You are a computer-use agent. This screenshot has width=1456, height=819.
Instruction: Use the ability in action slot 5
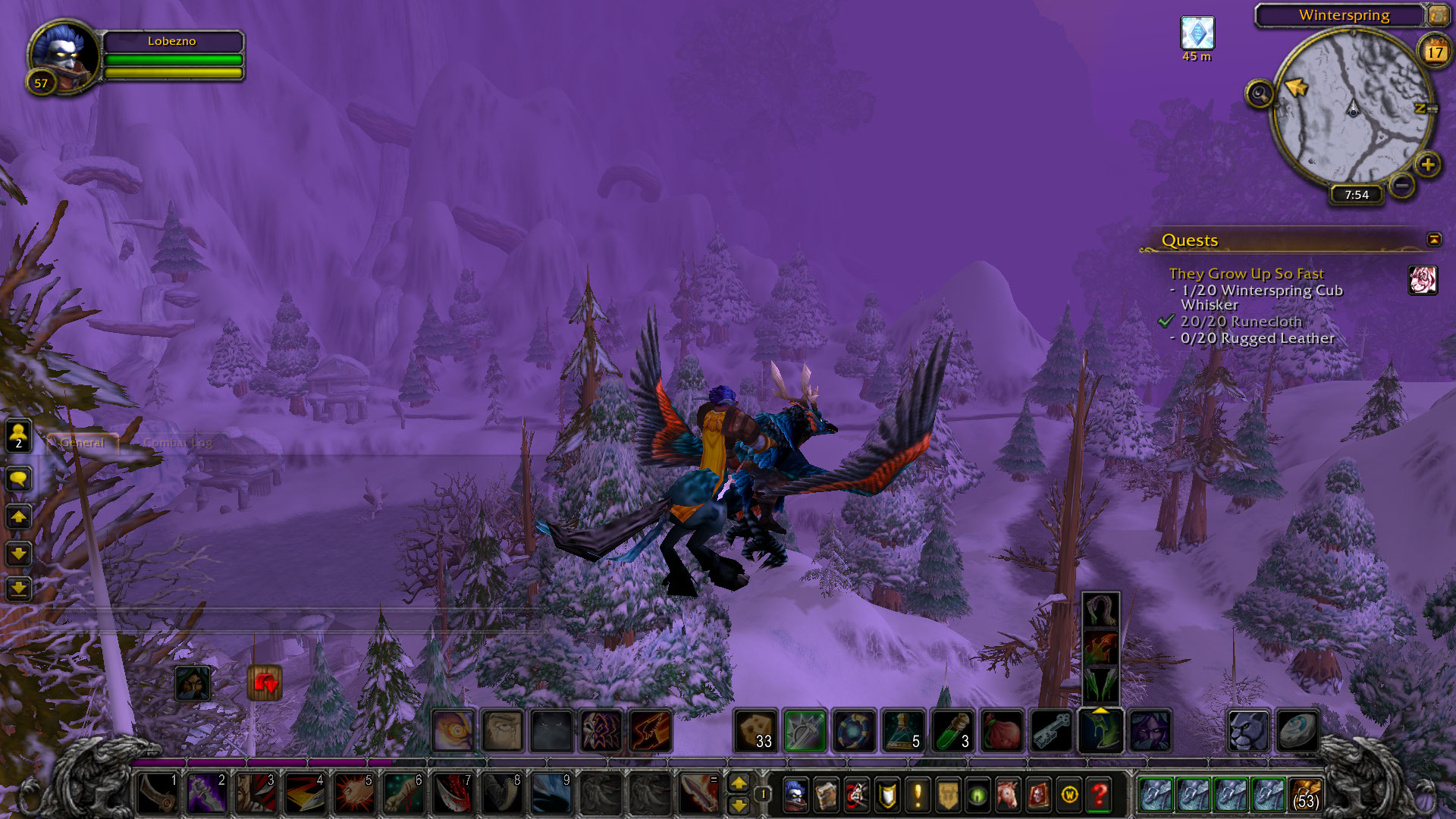point(354,793)
